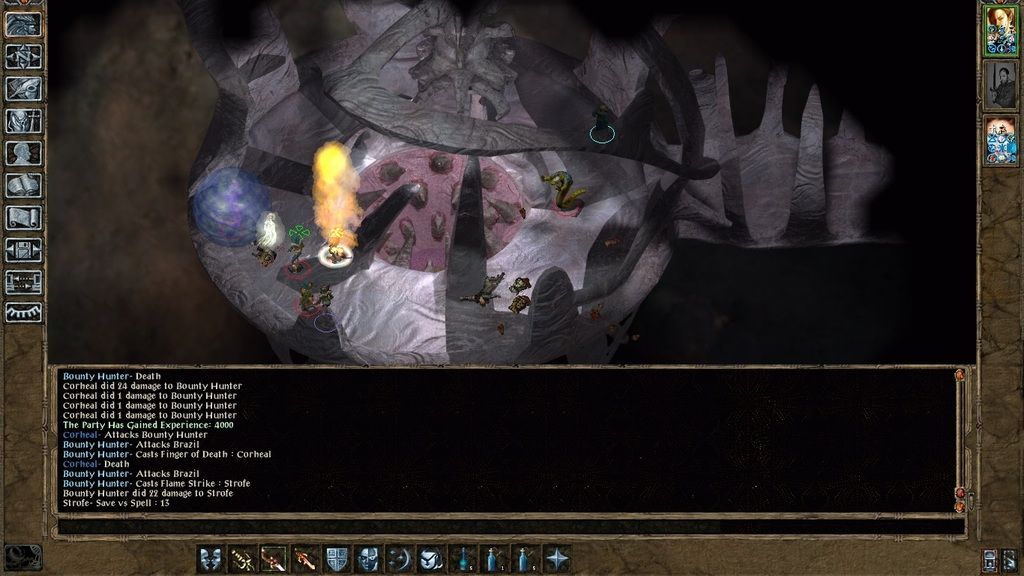This screenshot has height=576, width=1024.
Task: Equip the flaming sword weapon slot
Action: pos(304,559)
